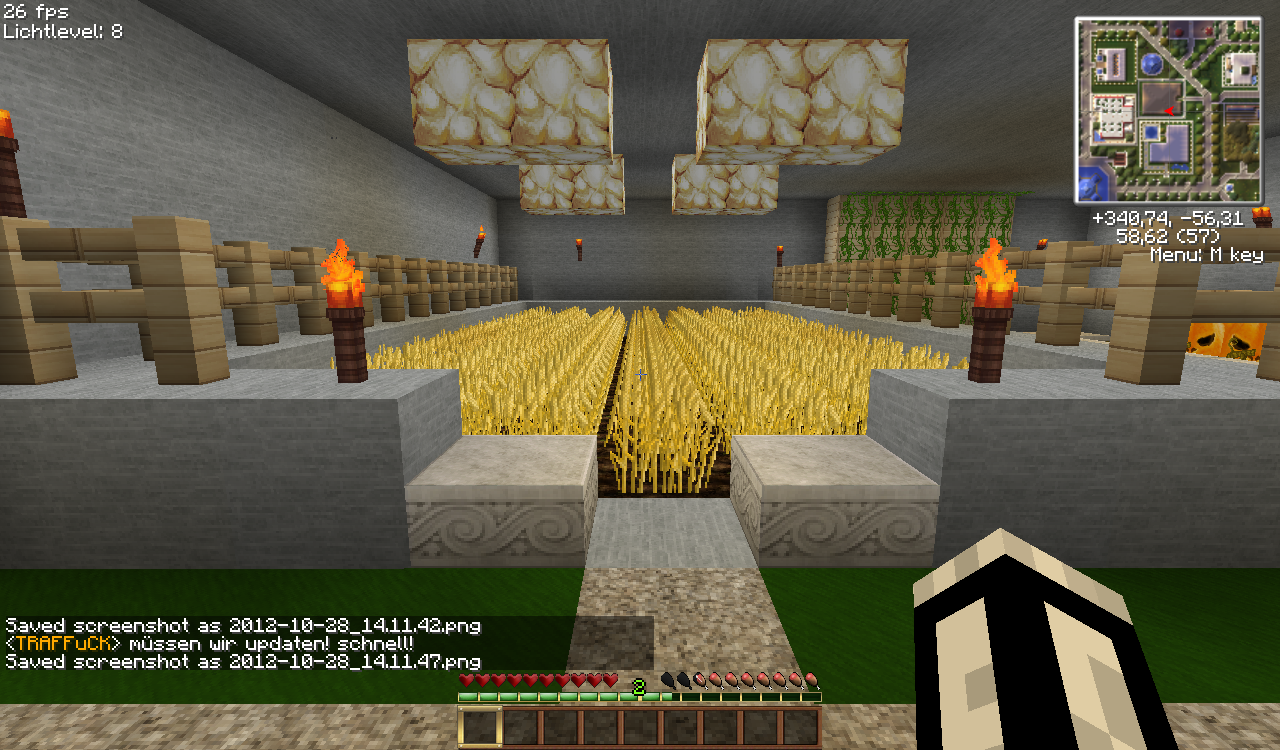Select the highlighted hotbar slot
1280x750 pixels.
point(480,727)
